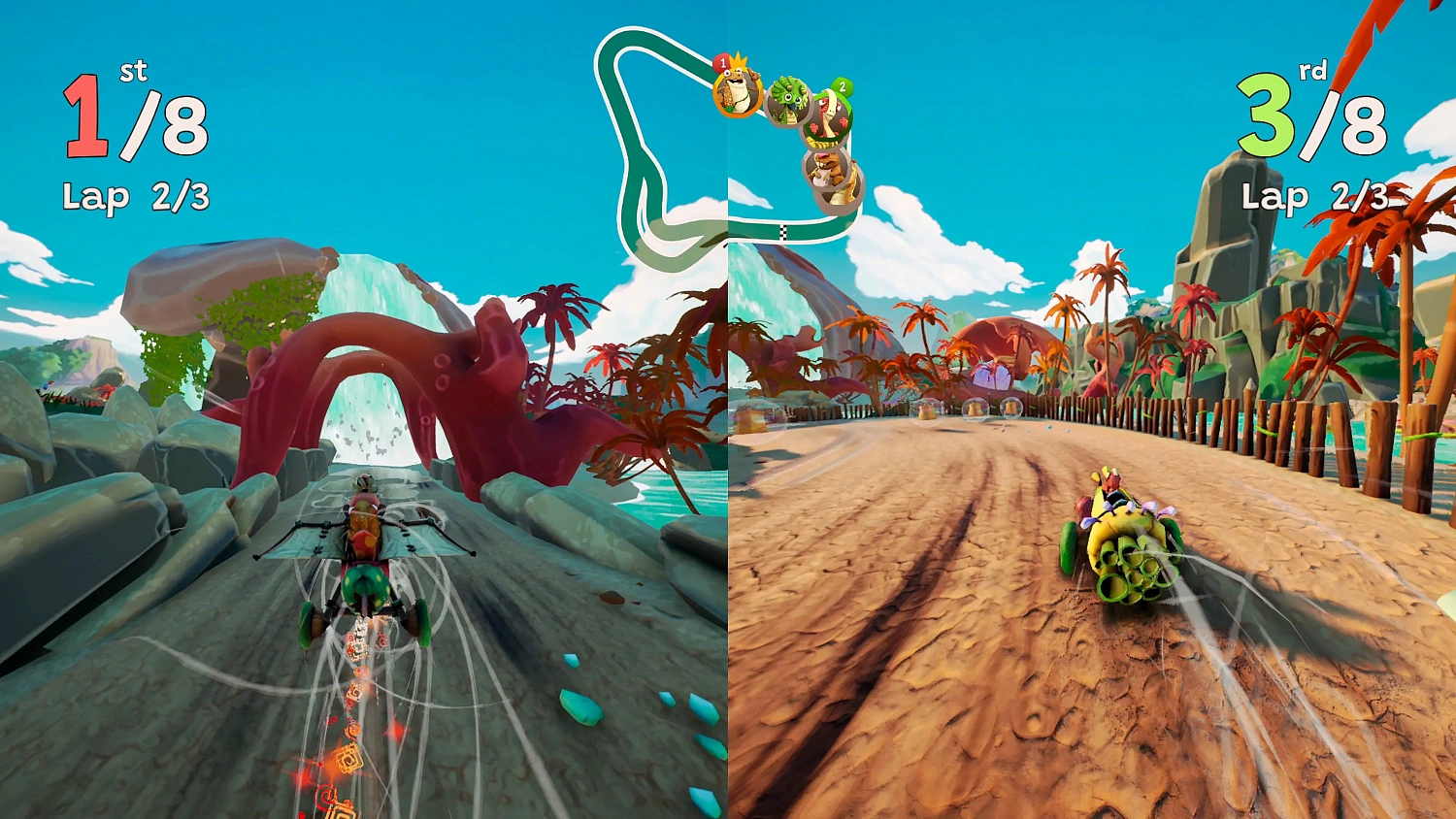Click the green hexagon badge showing 2
The width and height of the screenshot is (1456, 819).
click(844, 85)
